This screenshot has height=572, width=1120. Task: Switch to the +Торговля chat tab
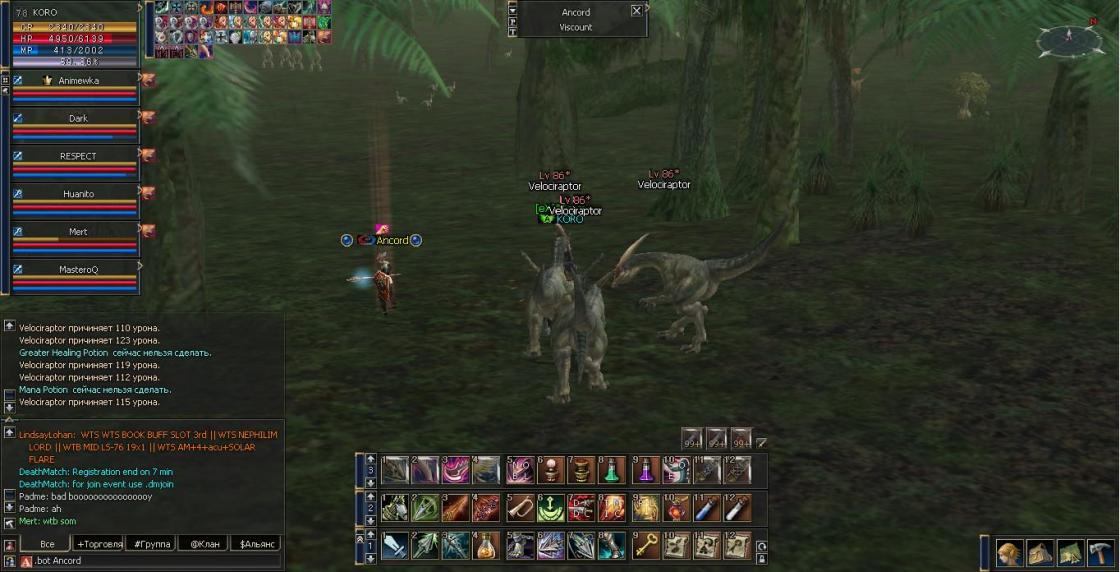(x=99, y=544)
